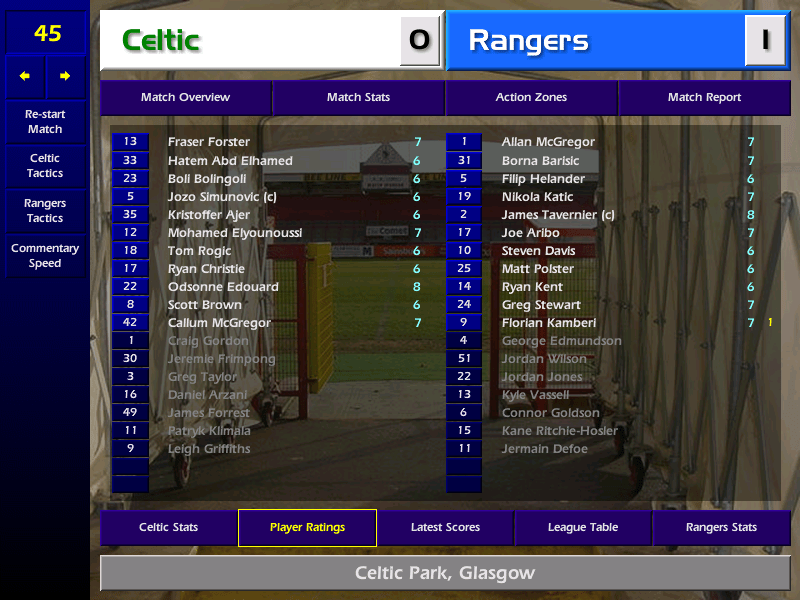Open the Match Report
This screenshot has height=600, width=800.
click(704, 98)
